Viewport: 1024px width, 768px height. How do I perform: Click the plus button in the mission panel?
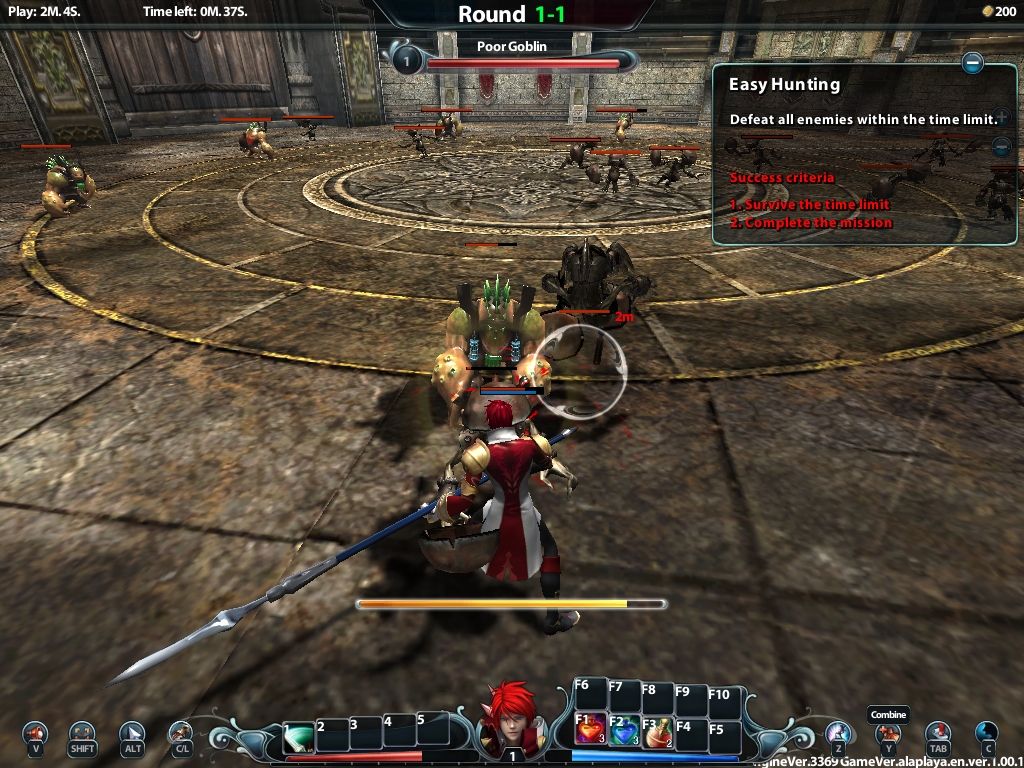(1001, 118)
